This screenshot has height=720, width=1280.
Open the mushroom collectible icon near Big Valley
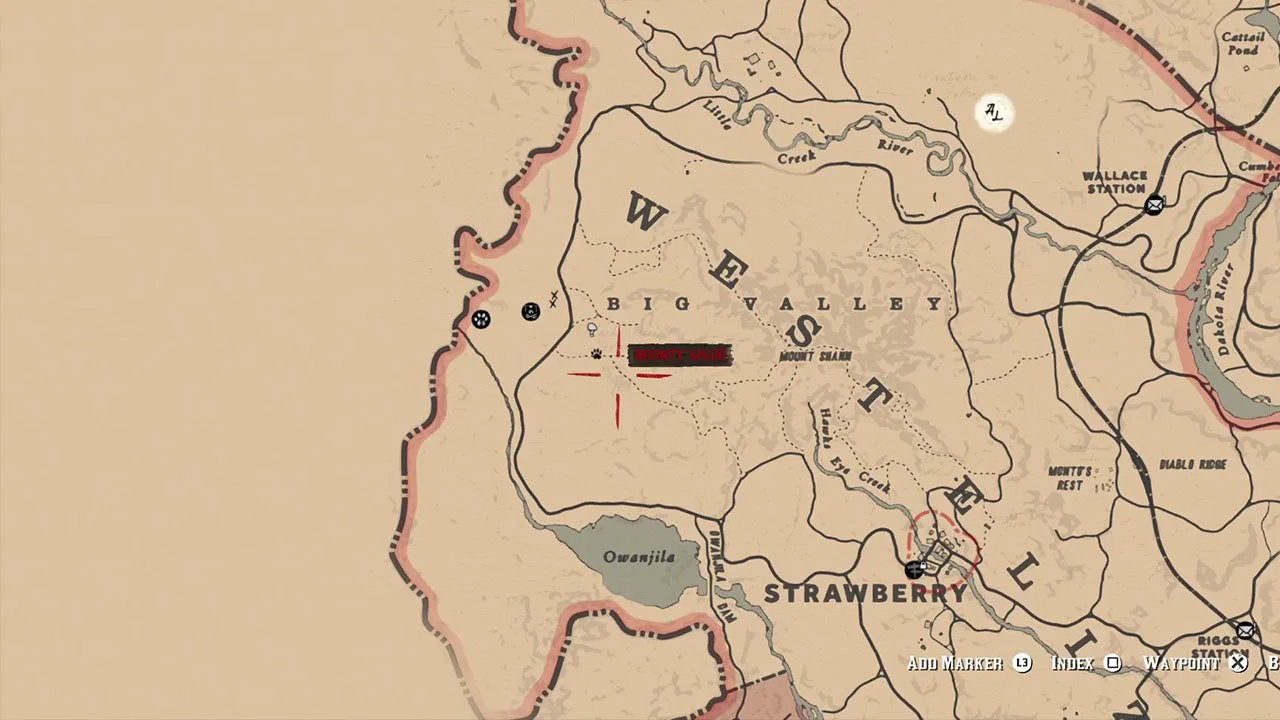[x=592, y=329]
